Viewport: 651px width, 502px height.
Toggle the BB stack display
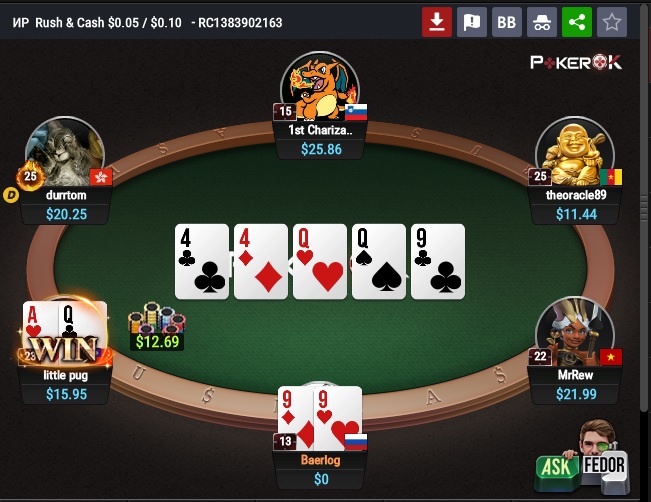click(507, 21)
